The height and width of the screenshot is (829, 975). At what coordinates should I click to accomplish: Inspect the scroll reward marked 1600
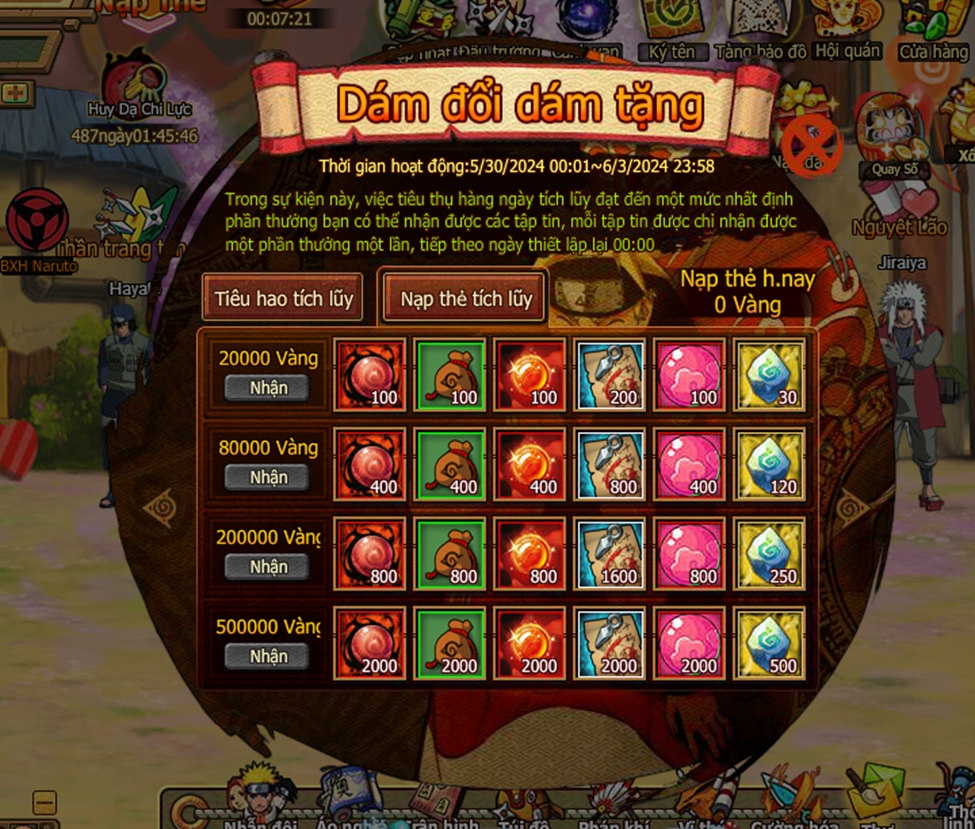(x=610, y=554)
